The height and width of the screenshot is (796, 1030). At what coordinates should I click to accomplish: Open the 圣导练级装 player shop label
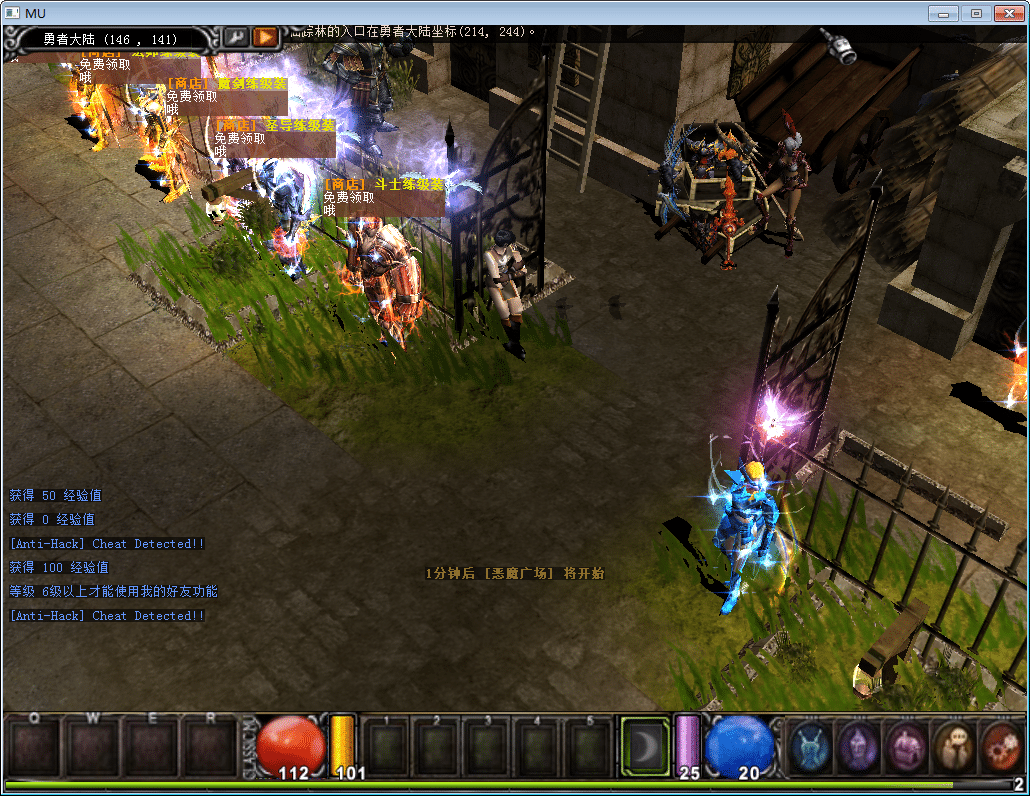pos(274,126)
